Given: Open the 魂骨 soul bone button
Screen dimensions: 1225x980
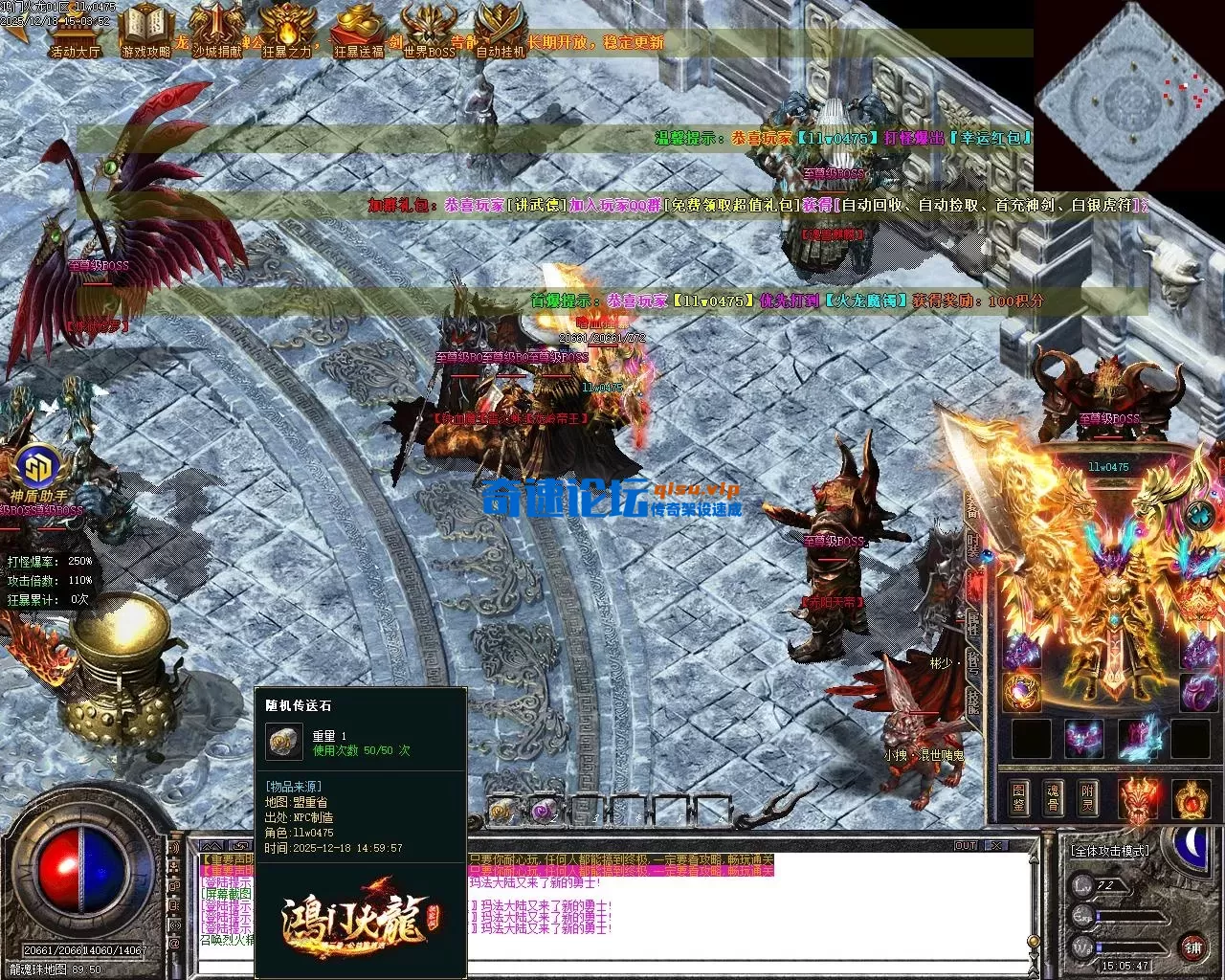Looking at the screenshot, I should pos(1054,797).
